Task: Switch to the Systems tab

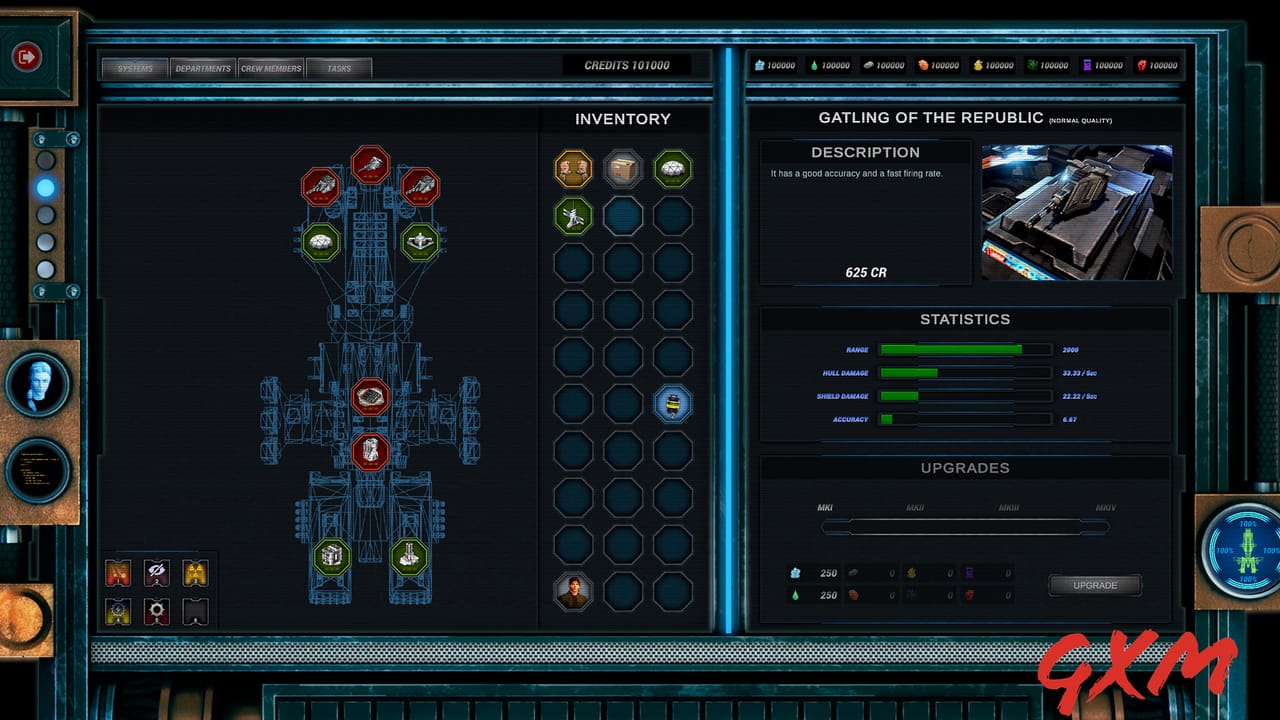Action: coord(135,68)
